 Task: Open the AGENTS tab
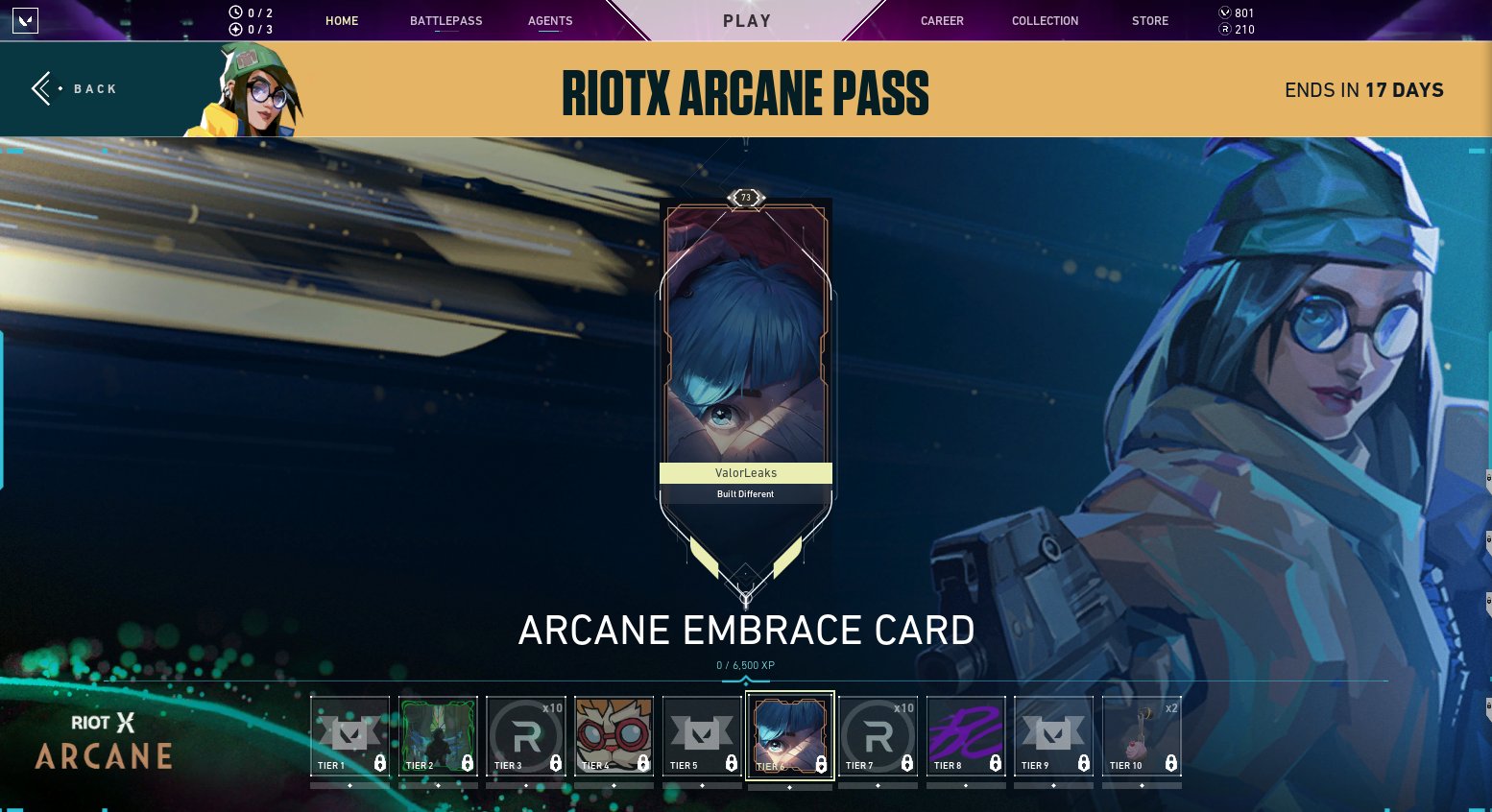tap(550, 20)
